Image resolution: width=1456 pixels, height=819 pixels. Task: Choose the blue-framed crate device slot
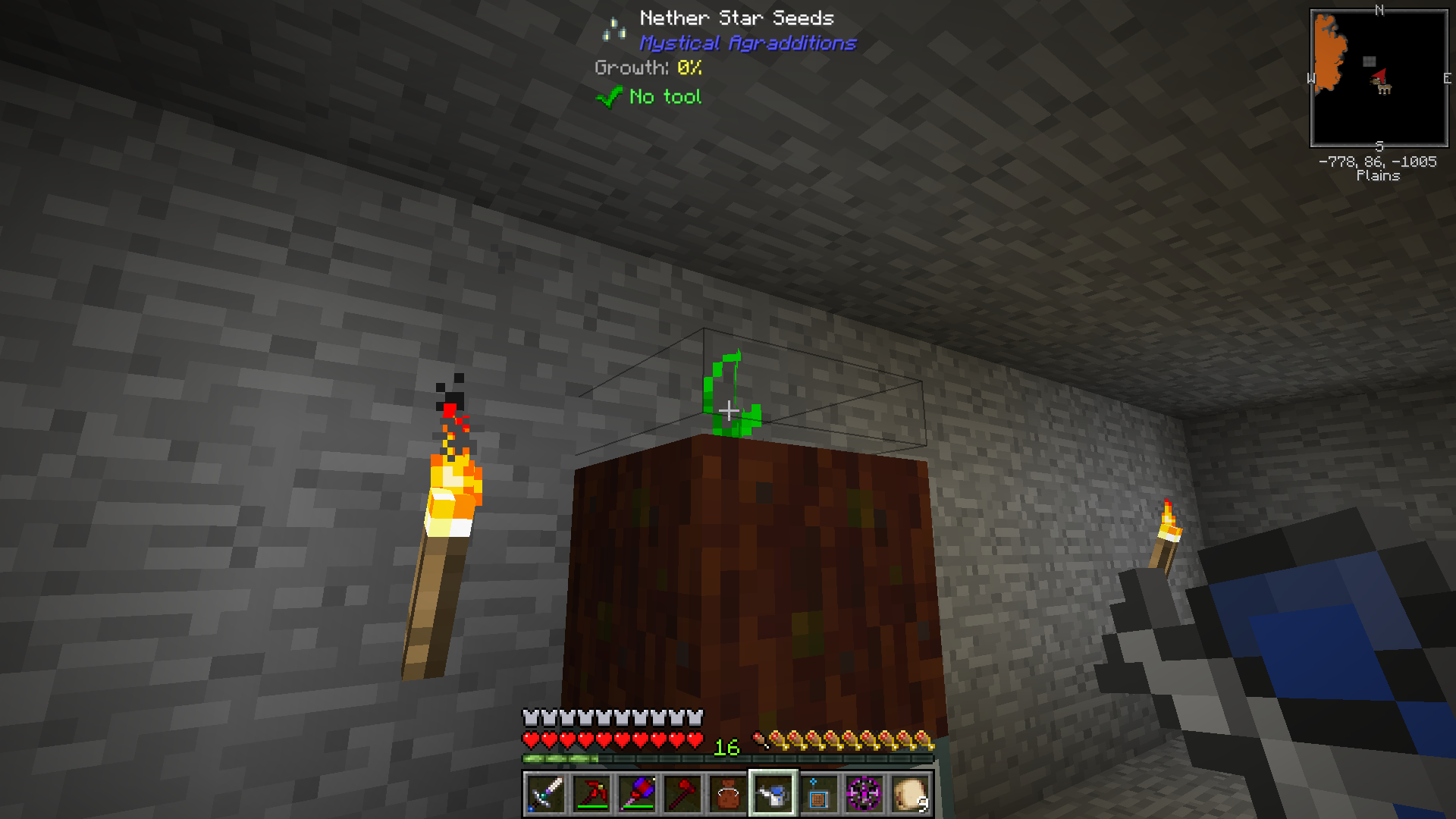(x=819, y=794)
